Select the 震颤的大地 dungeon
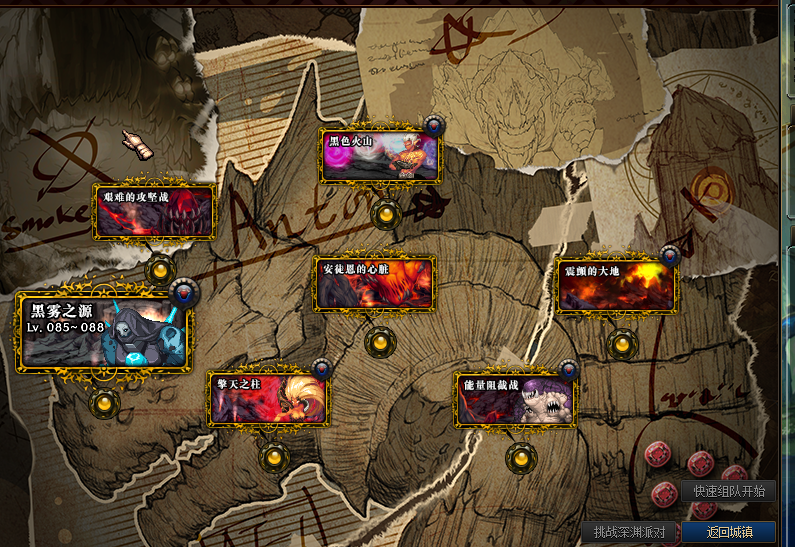 [616, 286]
